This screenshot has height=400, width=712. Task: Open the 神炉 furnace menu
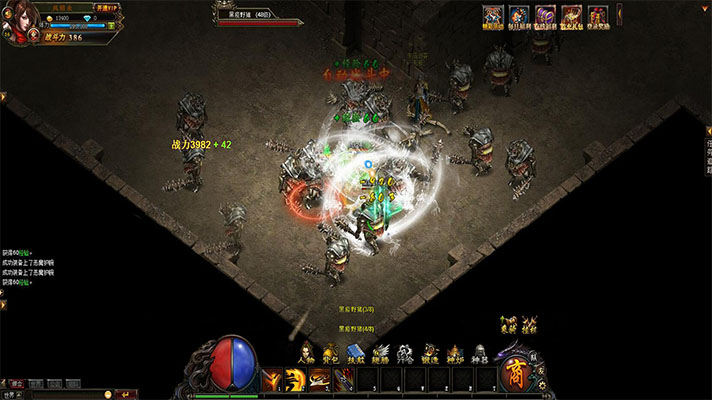coord(456,351)
